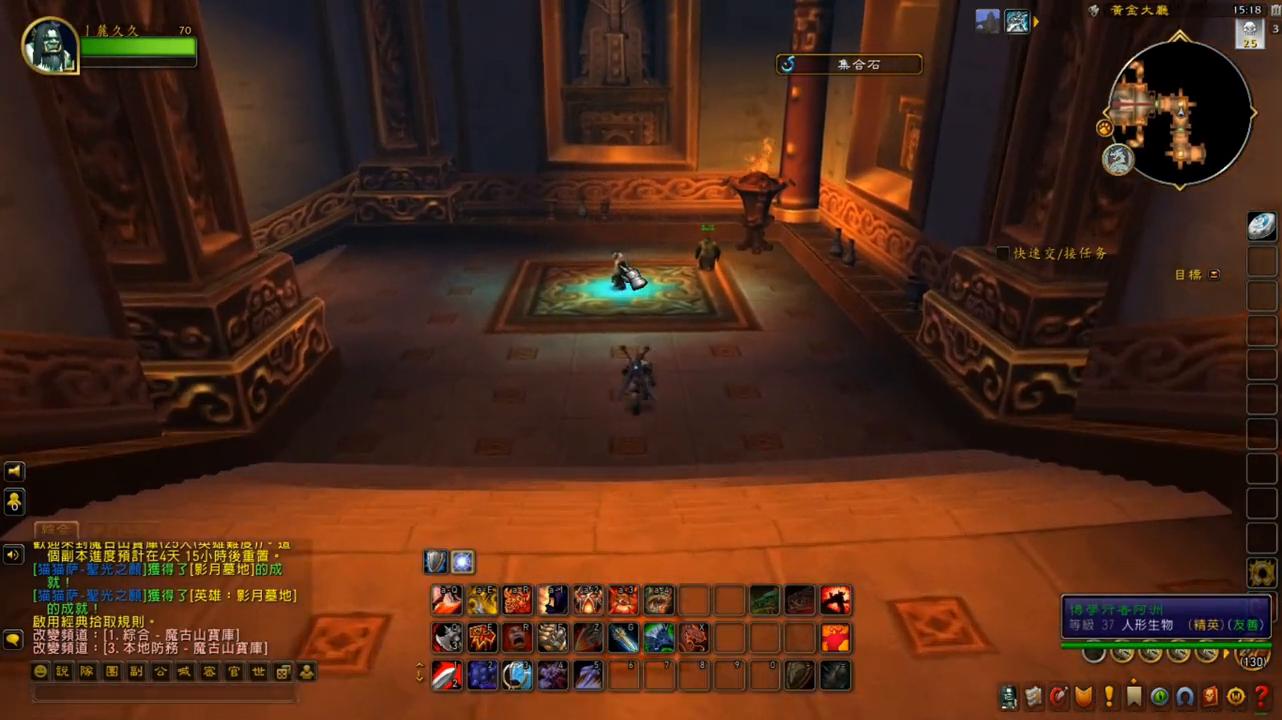
Task: Activate the shield stance icon
Action: pos(436,562)
